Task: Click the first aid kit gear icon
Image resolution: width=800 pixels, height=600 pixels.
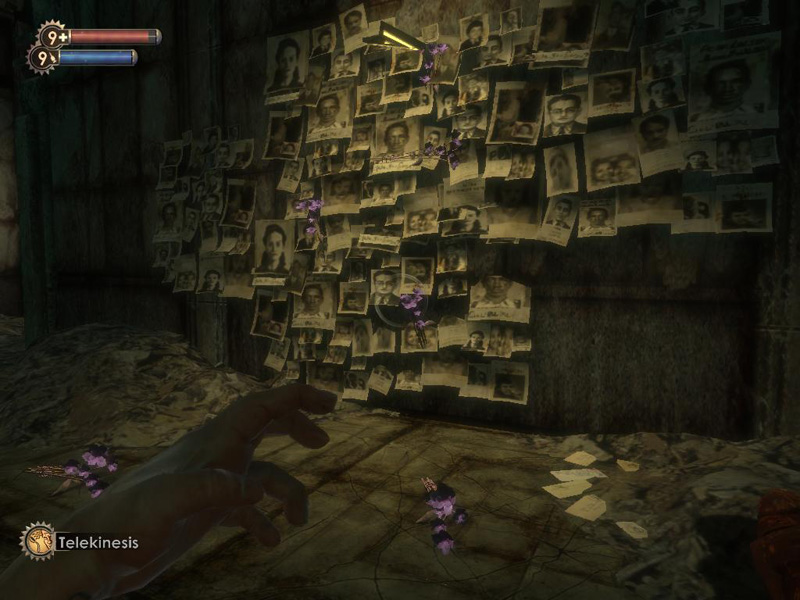Action: coord(53,36)
